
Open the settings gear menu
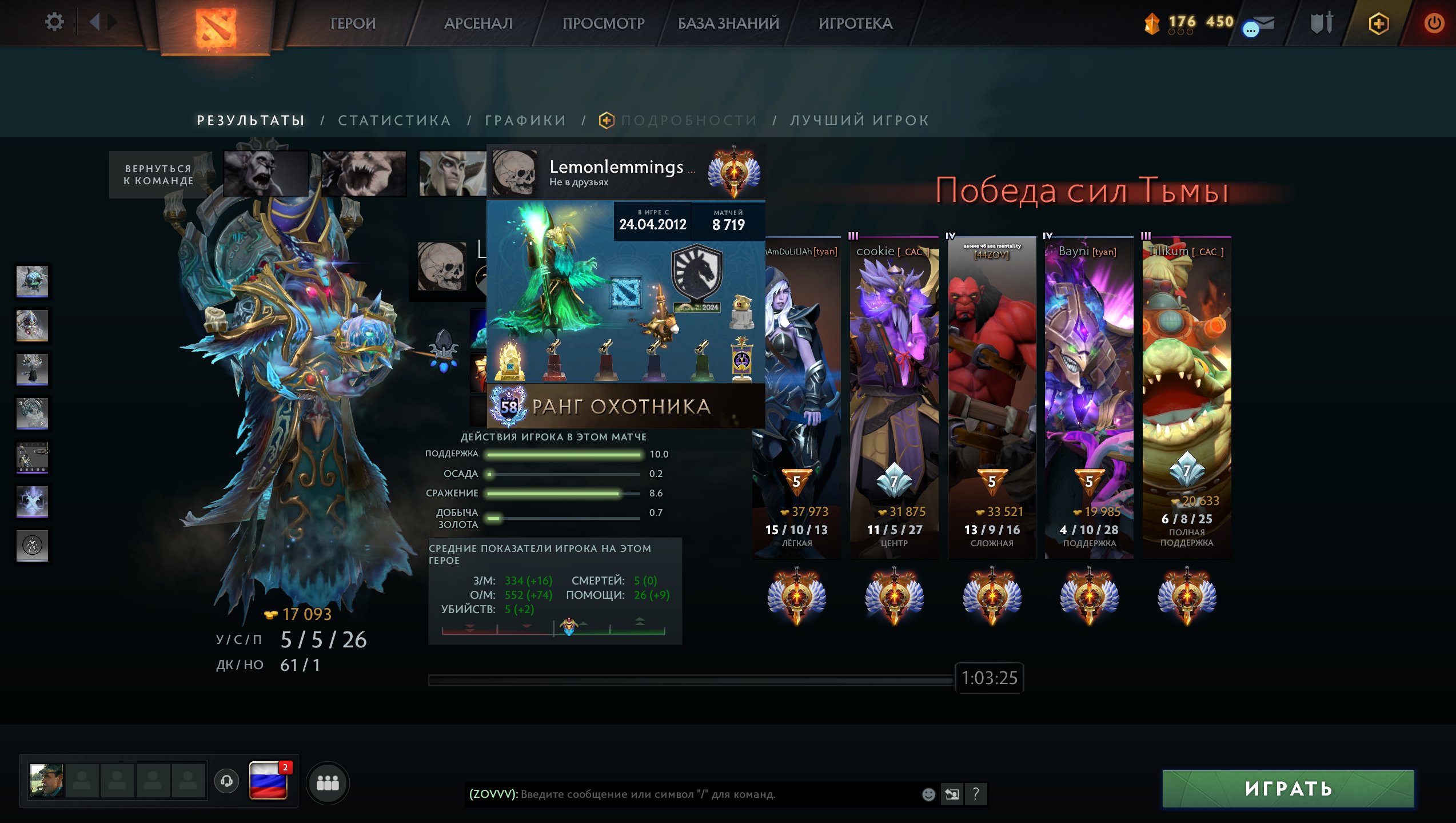[54, 21]
